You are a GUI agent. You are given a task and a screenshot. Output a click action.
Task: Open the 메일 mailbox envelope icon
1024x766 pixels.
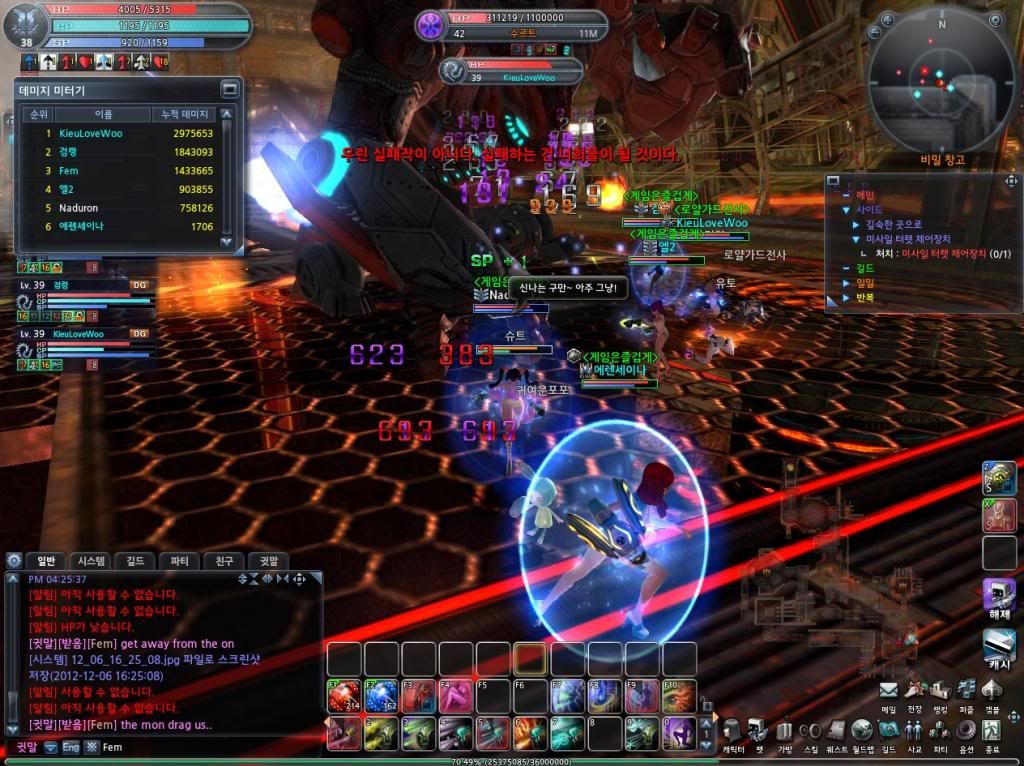click(x=889, y=689)
